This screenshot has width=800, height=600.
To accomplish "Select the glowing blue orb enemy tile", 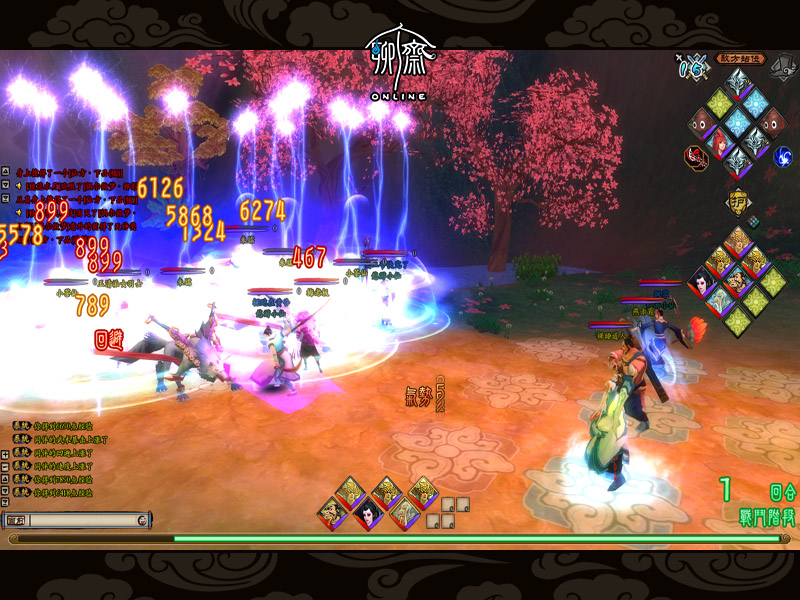I will [x=739, y=122].
